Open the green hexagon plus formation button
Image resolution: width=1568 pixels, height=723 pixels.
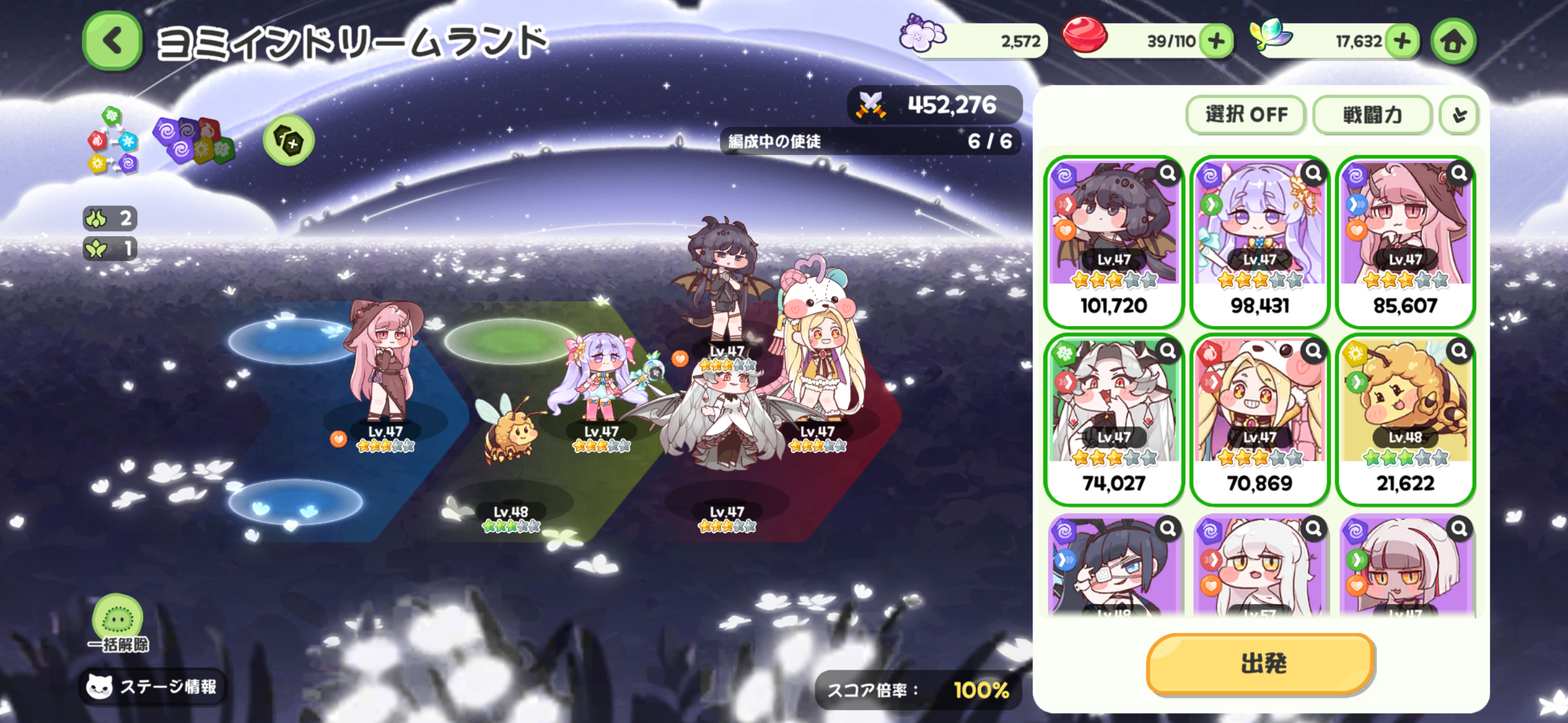pos(289,140)
